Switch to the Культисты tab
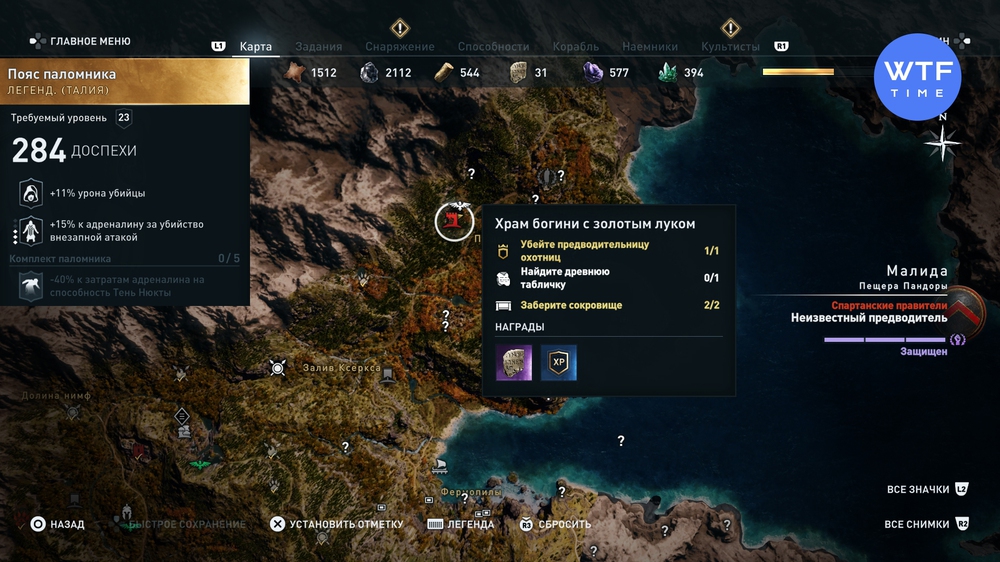 [730, 47]
